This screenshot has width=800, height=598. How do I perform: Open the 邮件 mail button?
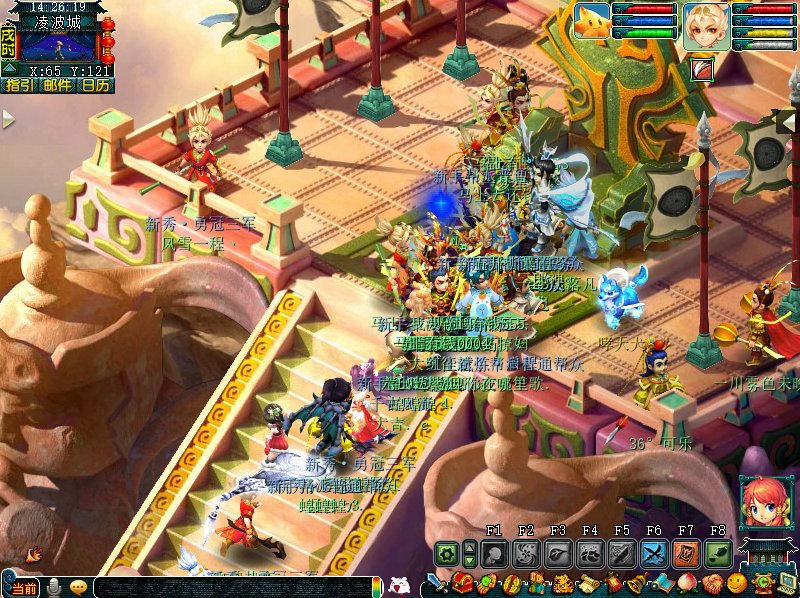click(x=57, y=86)
